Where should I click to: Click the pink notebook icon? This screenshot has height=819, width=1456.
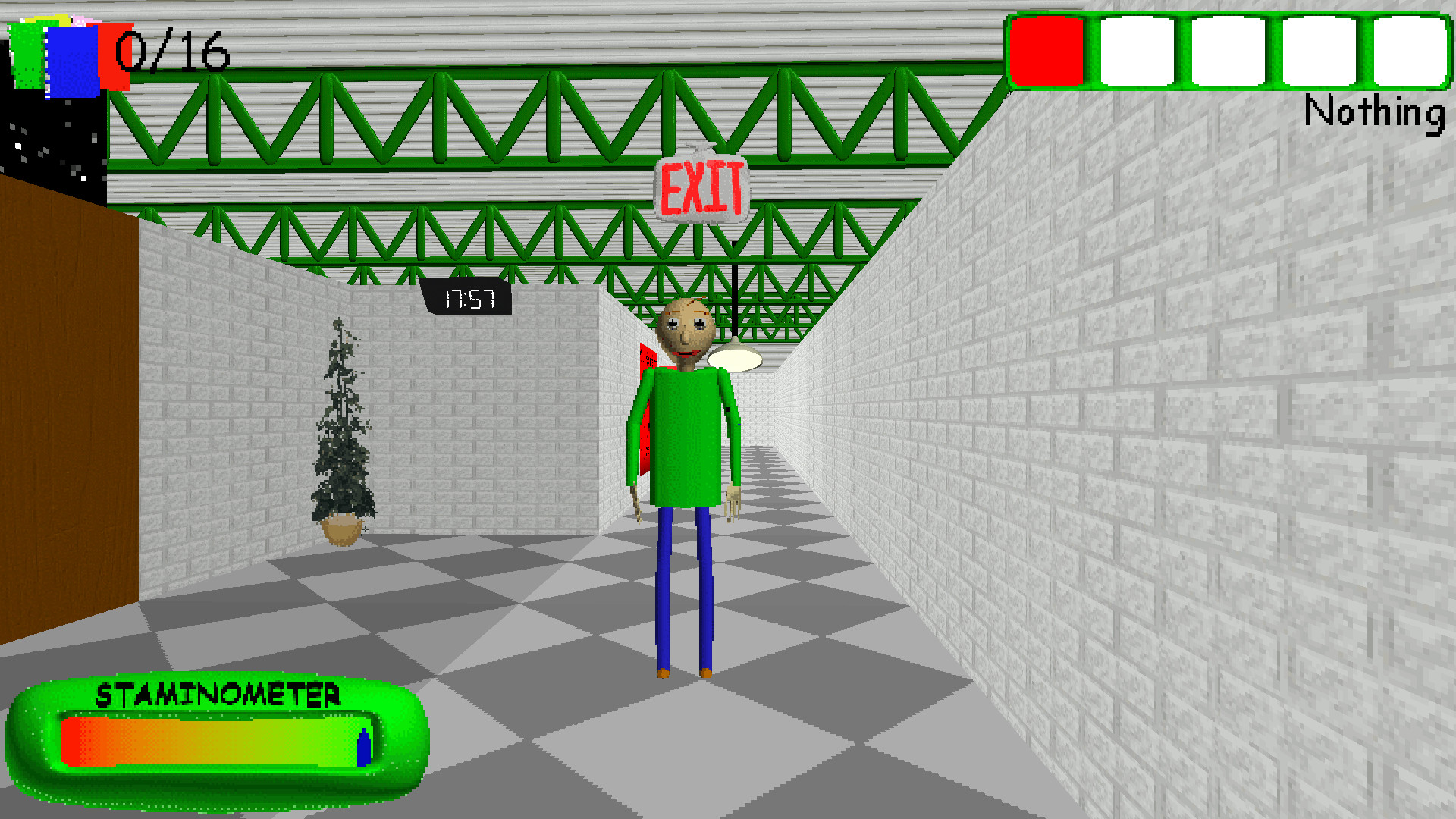coord(82,20)
